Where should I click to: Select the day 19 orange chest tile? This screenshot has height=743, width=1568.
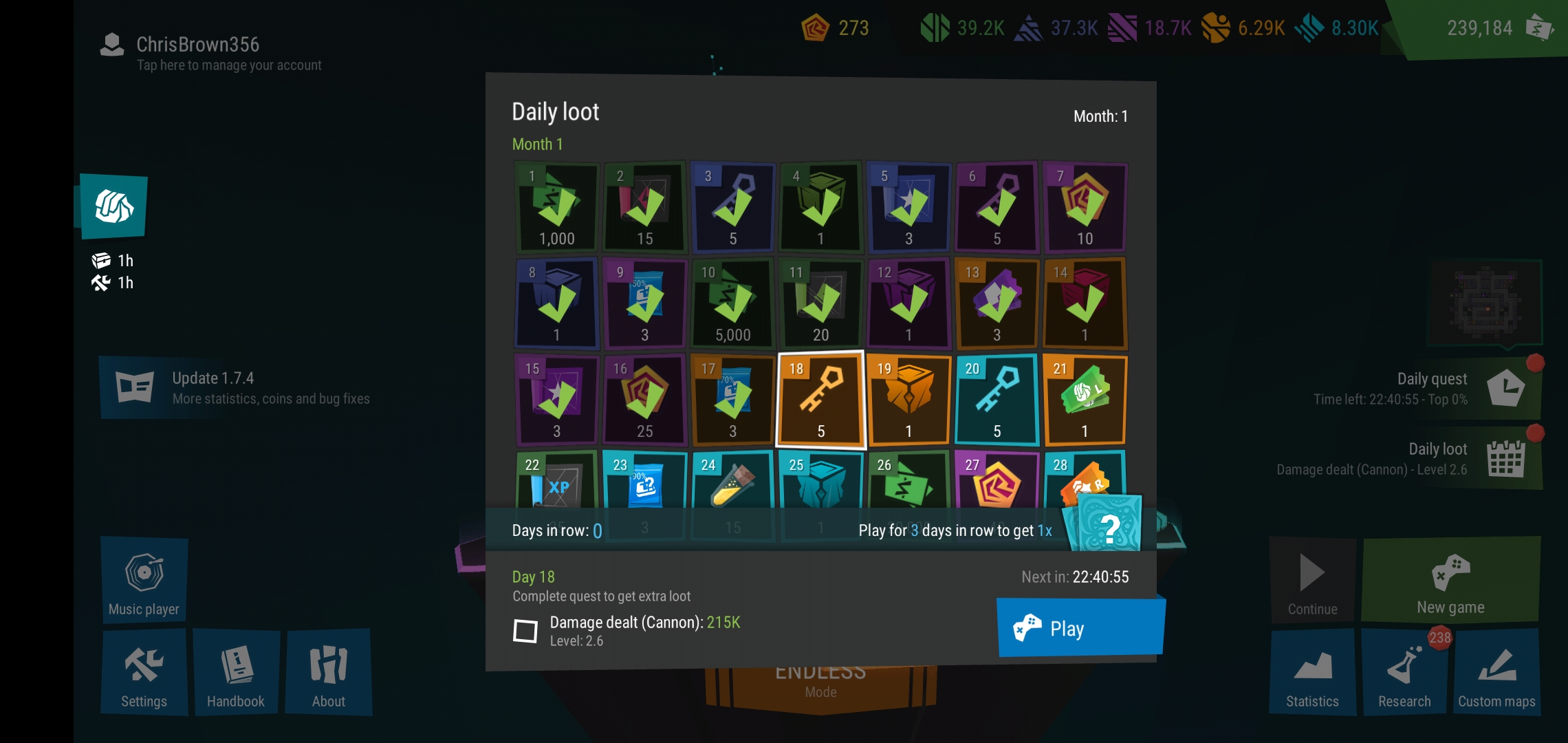click(908, 400)
